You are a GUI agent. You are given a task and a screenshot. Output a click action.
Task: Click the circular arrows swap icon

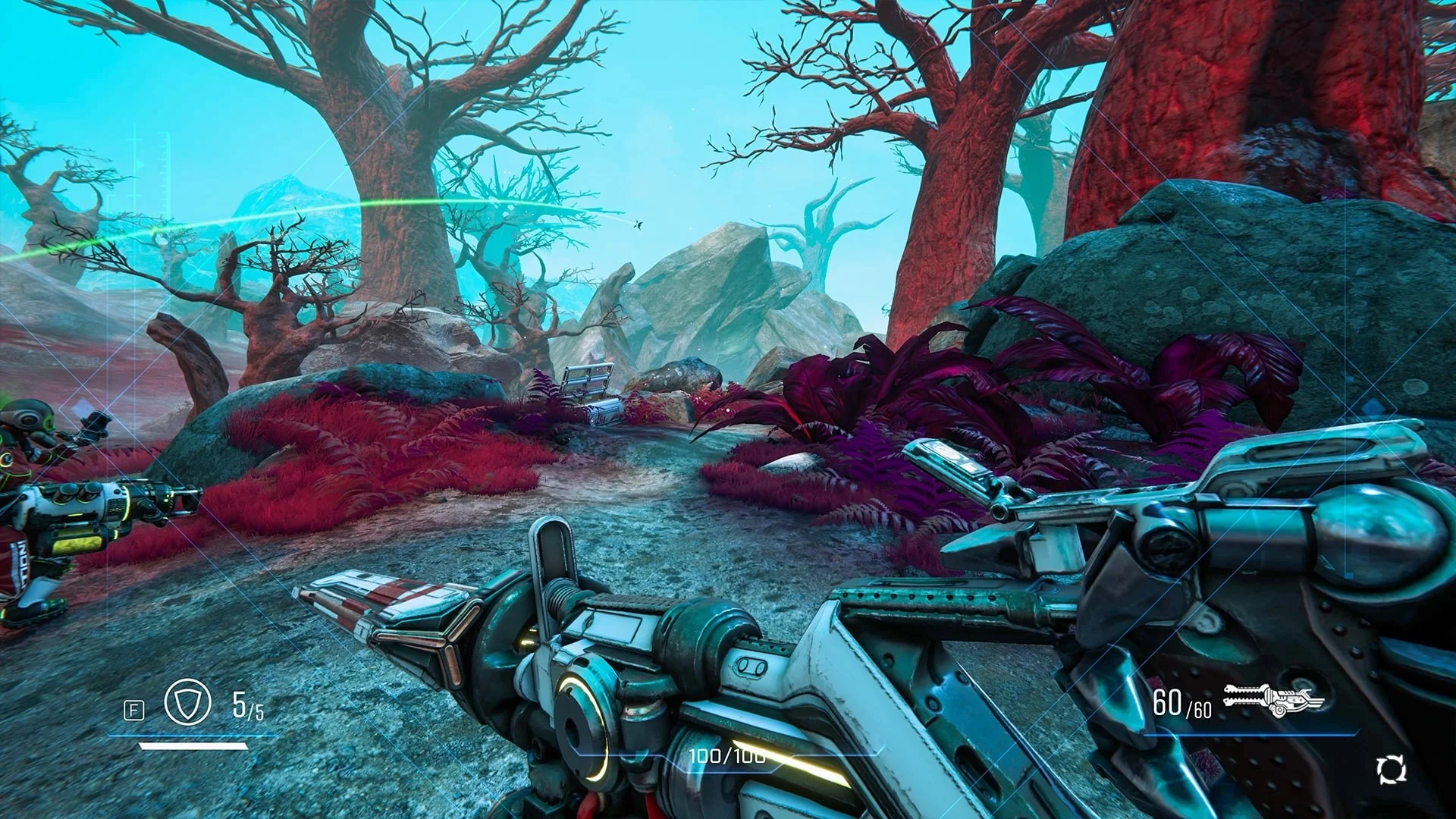(1391, 770)
